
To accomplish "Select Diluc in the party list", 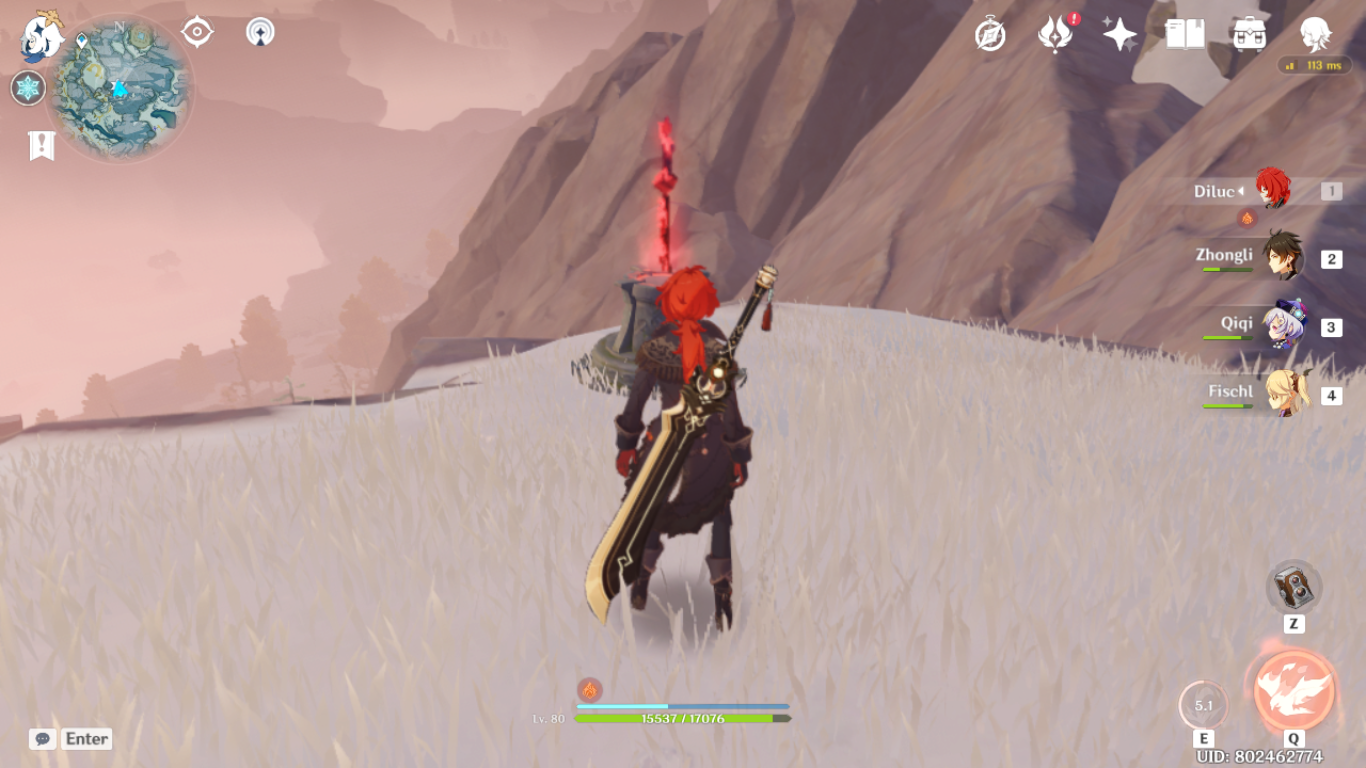I will point(1272,190).
